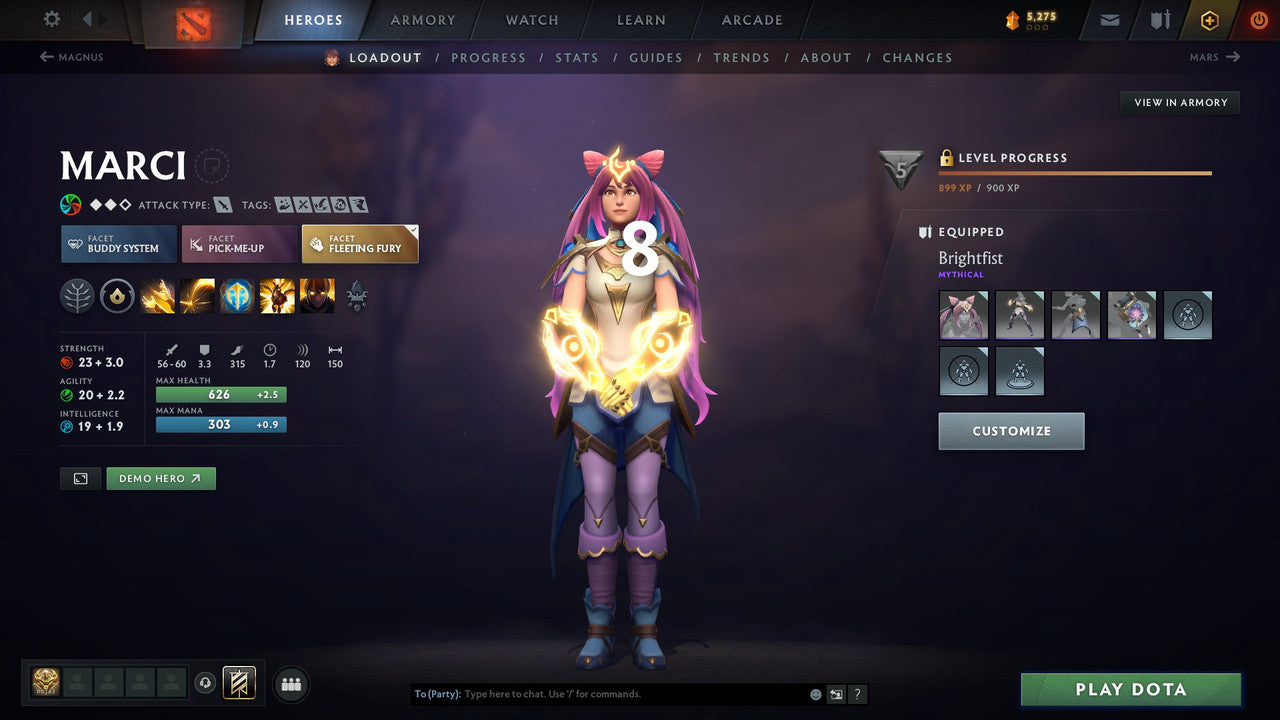This screenshot has width=1280, height=720.
Task: Go to the Learn tab
Action: pyautogui.click(x=641, y=20)
